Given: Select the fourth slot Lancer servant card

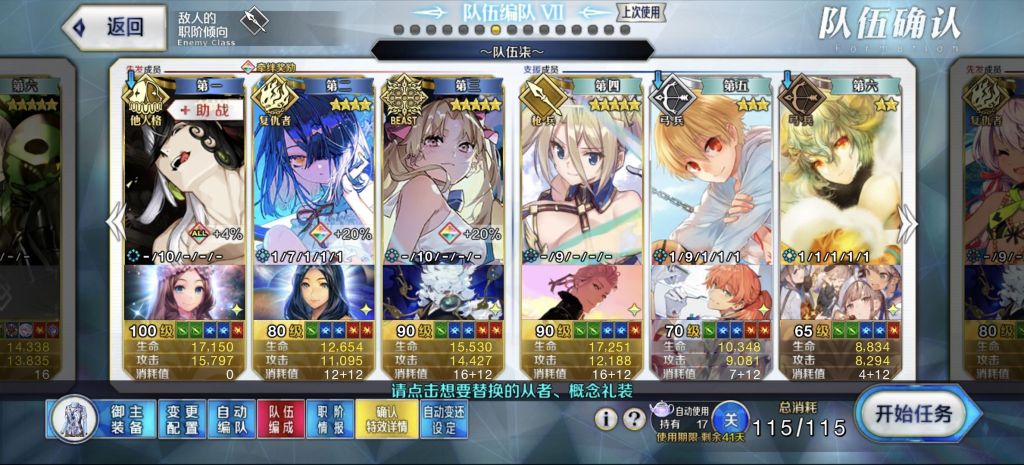Looking at the screenshot, I should (581, 180).
